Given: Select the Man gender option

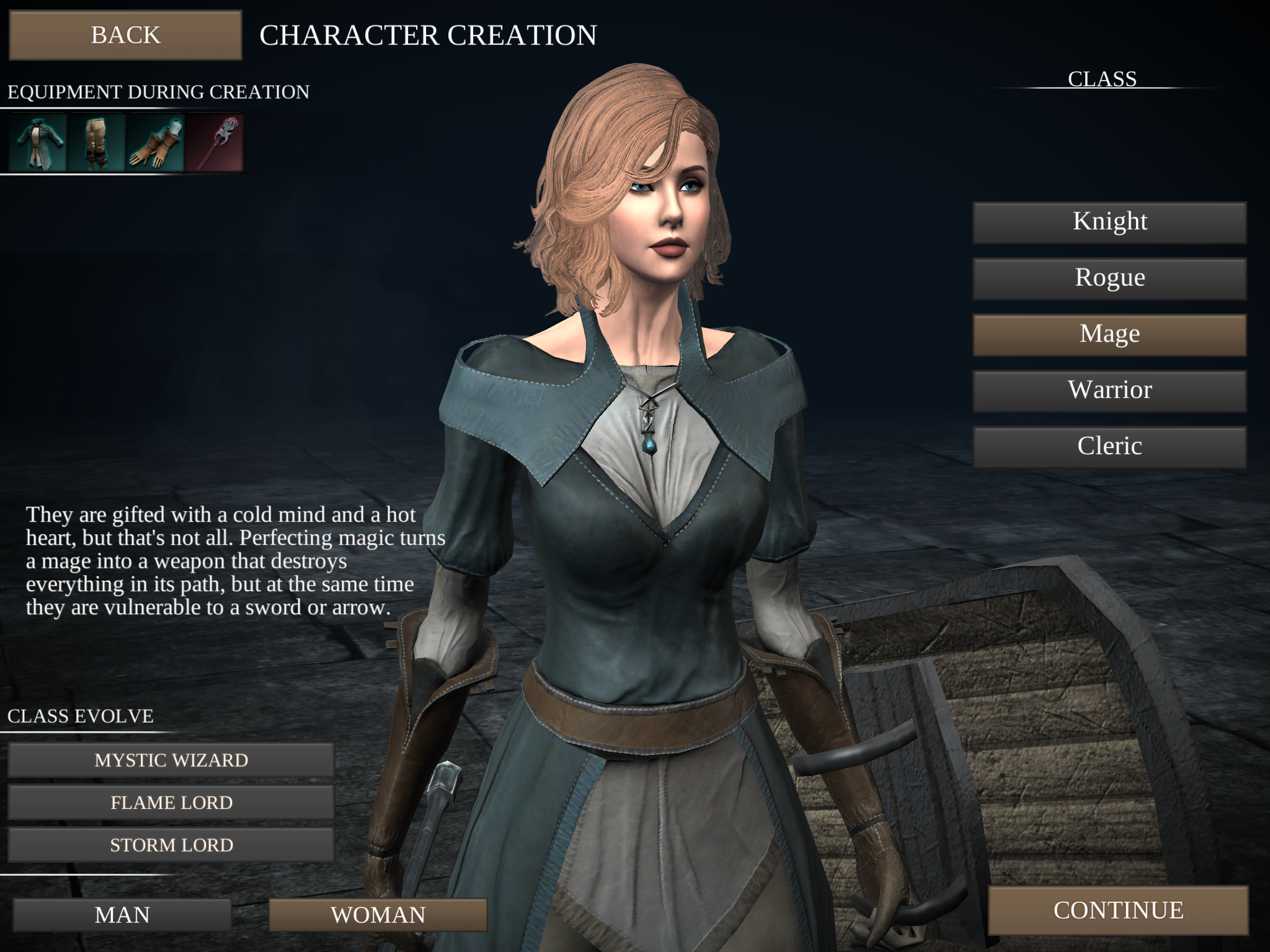Looking at the screenshot, I should point(122,914).
